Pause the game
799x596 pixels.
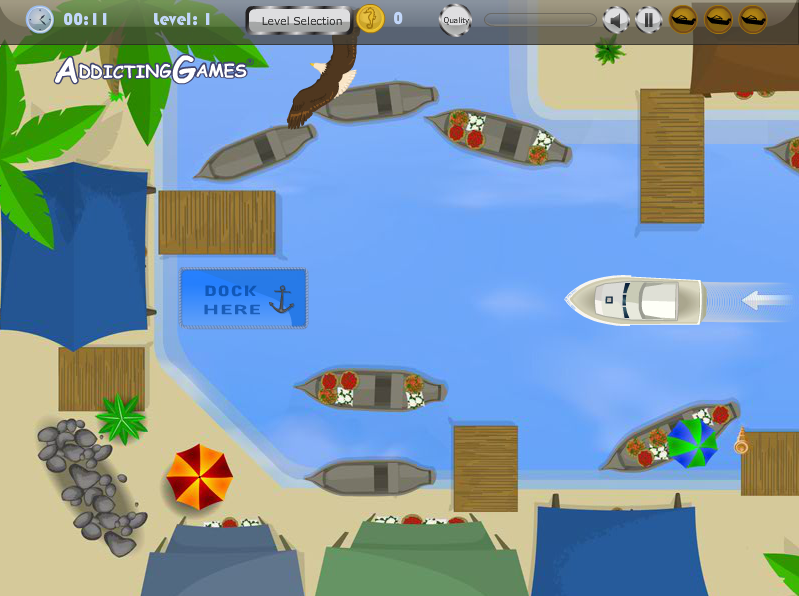[648, 19]
